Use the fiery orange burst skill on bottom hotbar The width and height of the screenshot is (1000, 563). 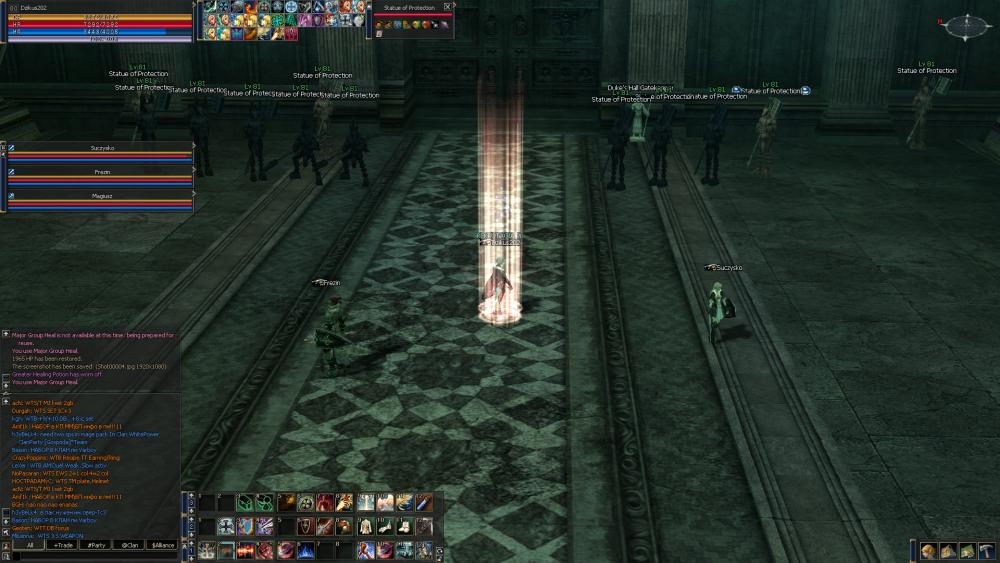click(246, 550)
